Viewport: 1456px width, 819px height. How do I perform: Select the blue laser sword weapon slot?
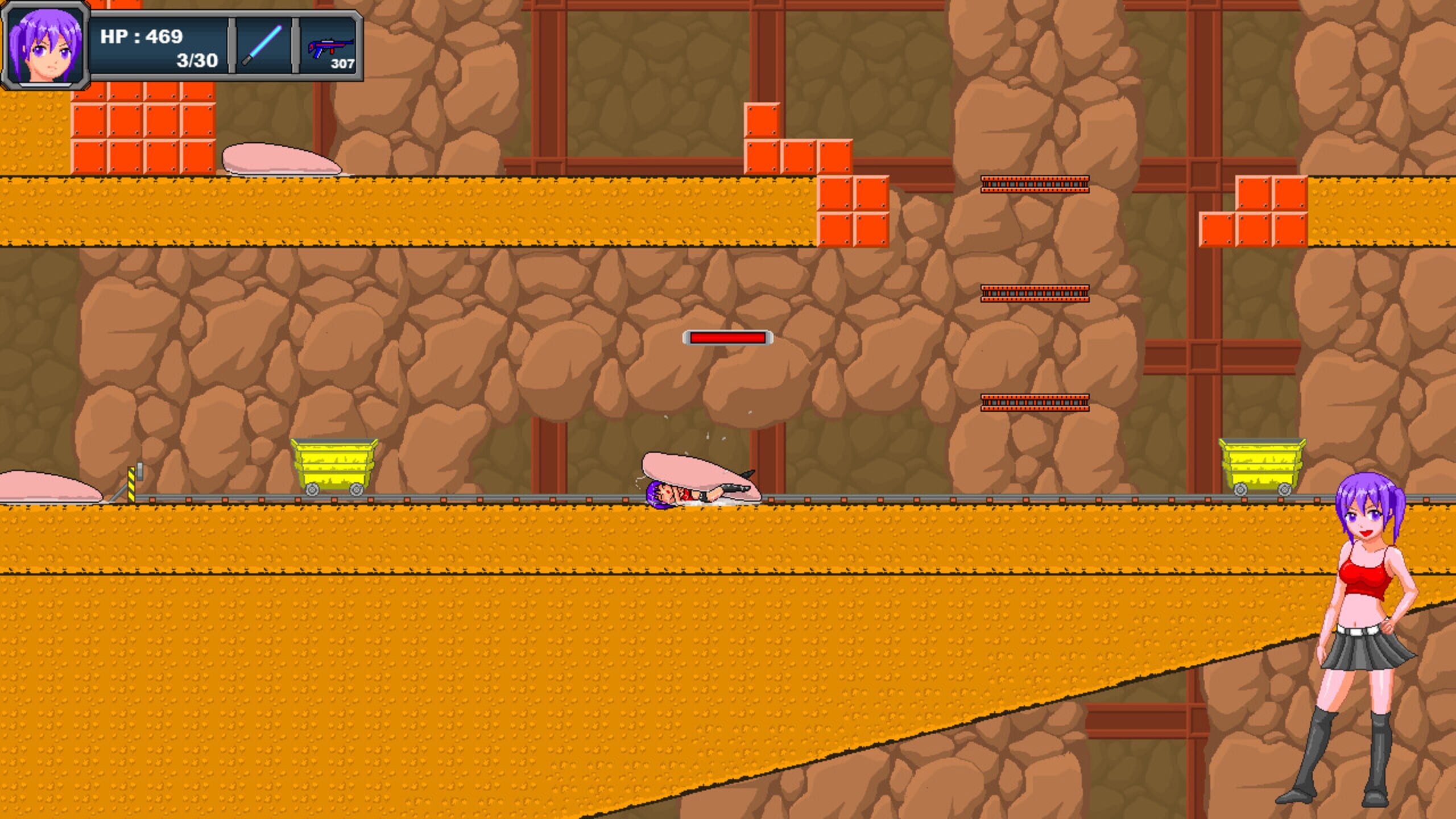(263, 45)
